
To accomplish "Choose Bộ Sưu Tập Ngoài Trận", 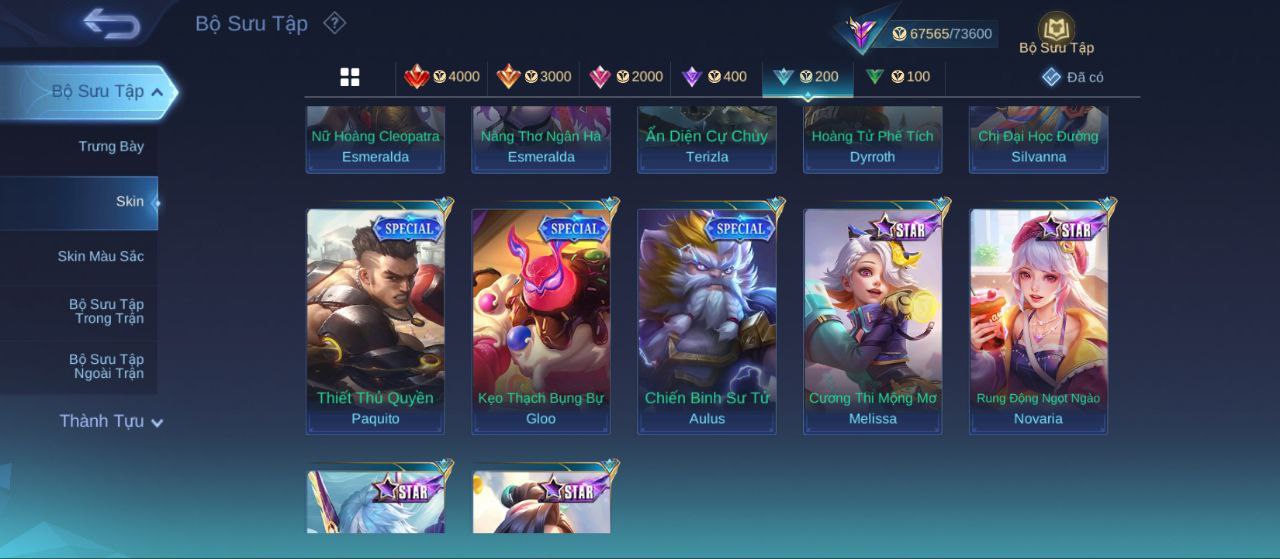I will pyautogui.click(x=106, y=366).
